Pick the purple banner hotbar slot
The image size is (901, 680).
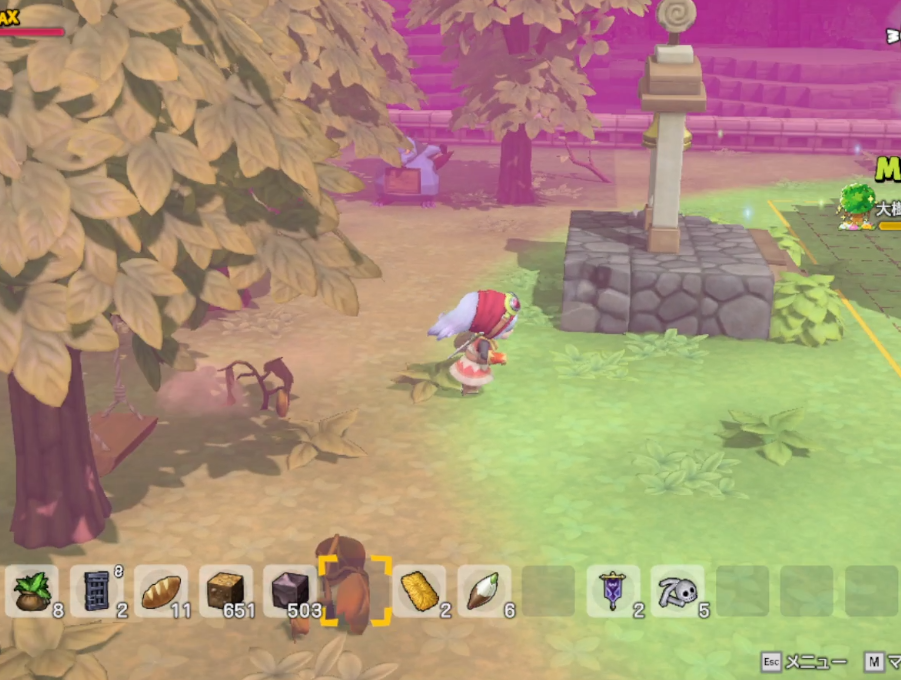point(613,591)
